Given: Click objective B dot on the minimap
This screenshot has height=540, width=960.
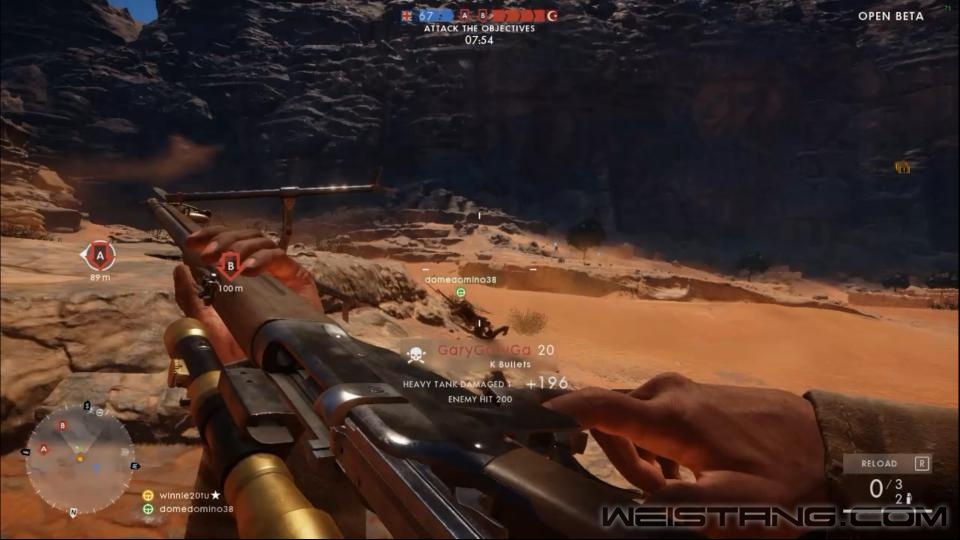Looking at the screenshot, I should (63, 426).
